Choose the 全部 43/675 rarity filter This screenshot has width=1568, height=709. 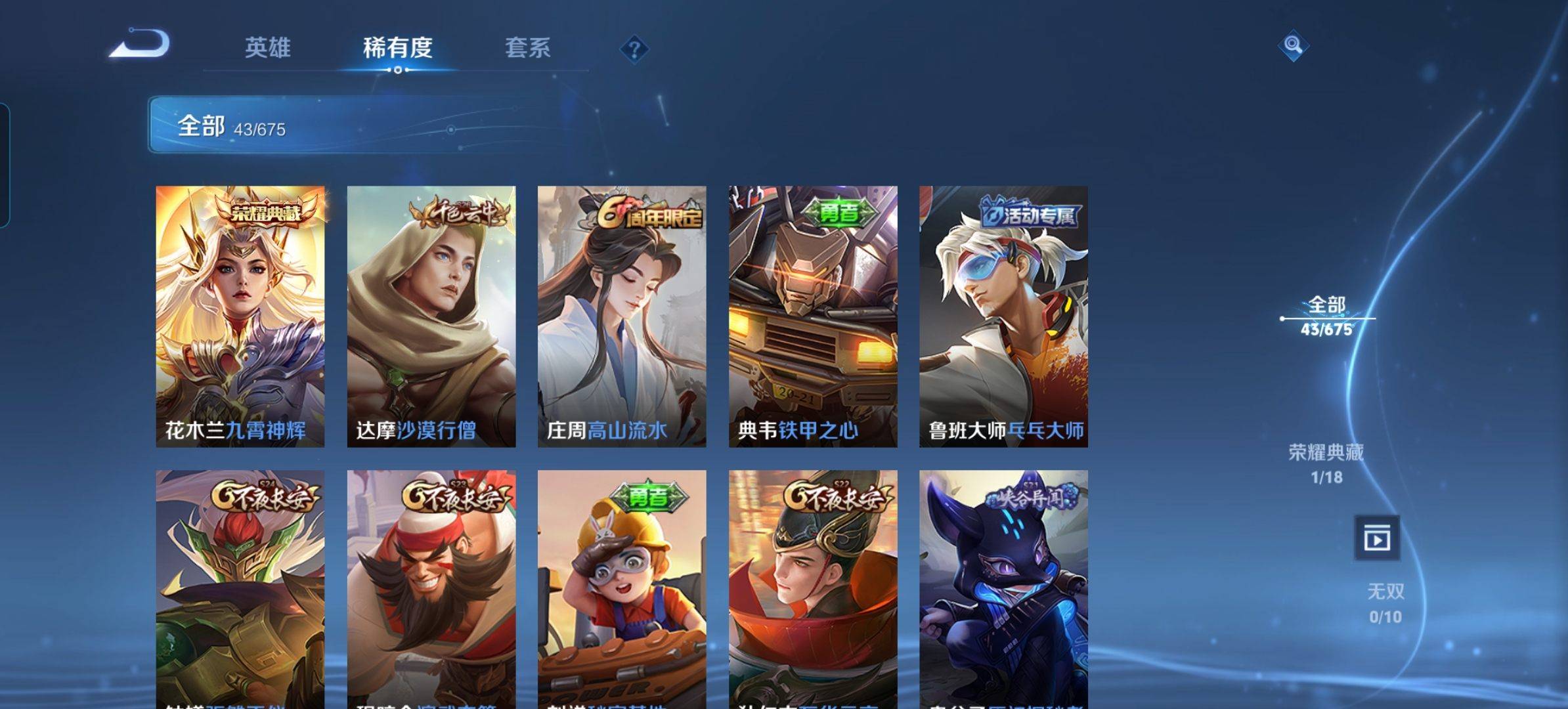click(x=1326, y=316)
